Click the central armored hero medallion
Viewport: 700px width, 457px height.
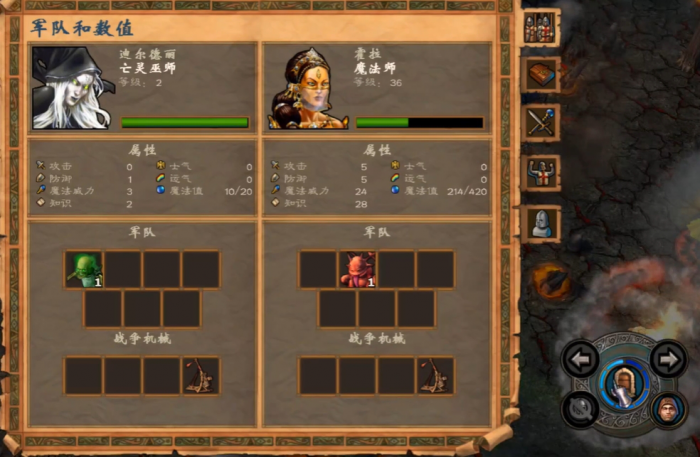click(623, 383)
